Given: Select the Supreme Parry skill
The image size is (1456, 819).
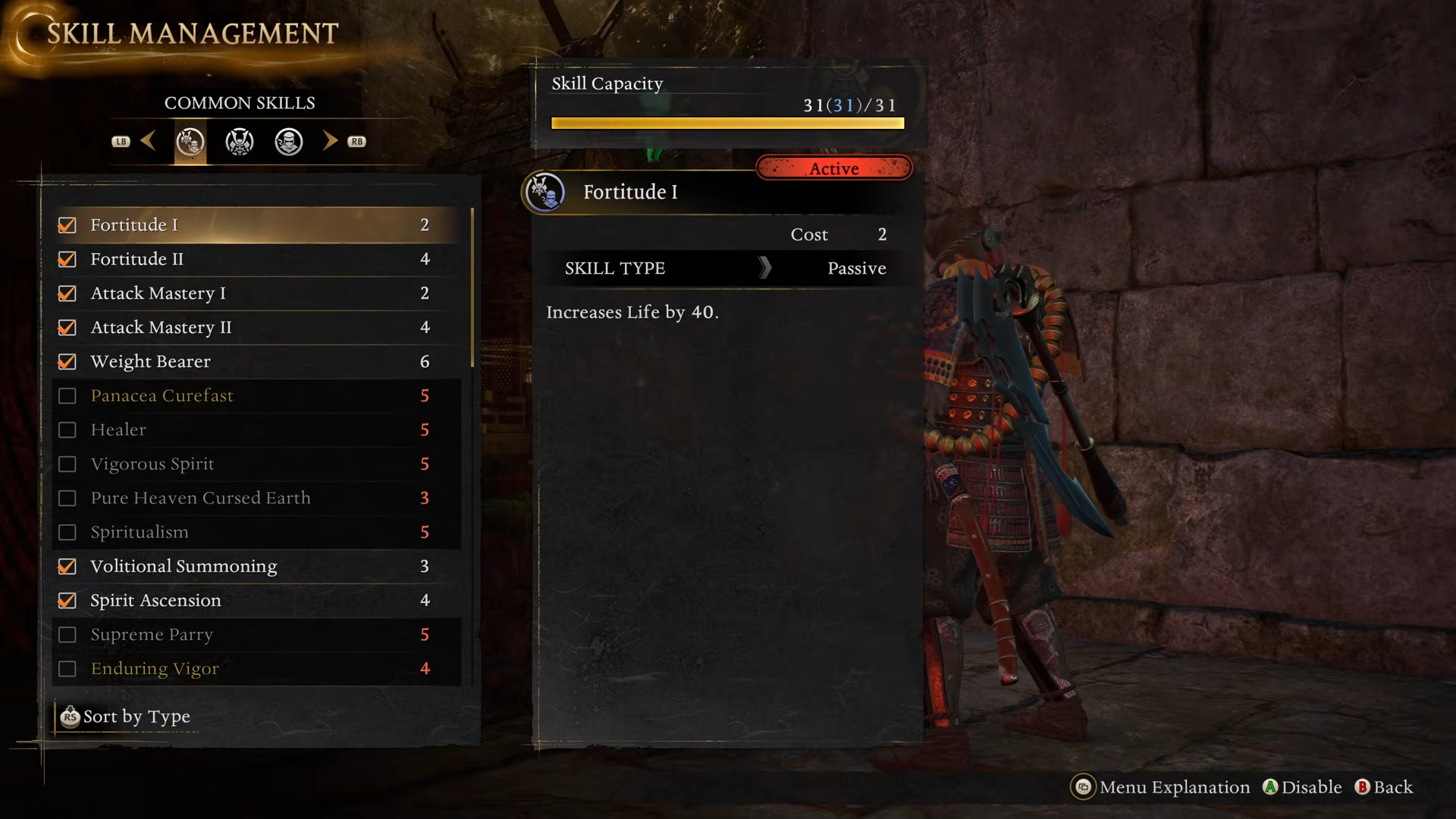Looking at the screenshot, I should click(152, 635).
